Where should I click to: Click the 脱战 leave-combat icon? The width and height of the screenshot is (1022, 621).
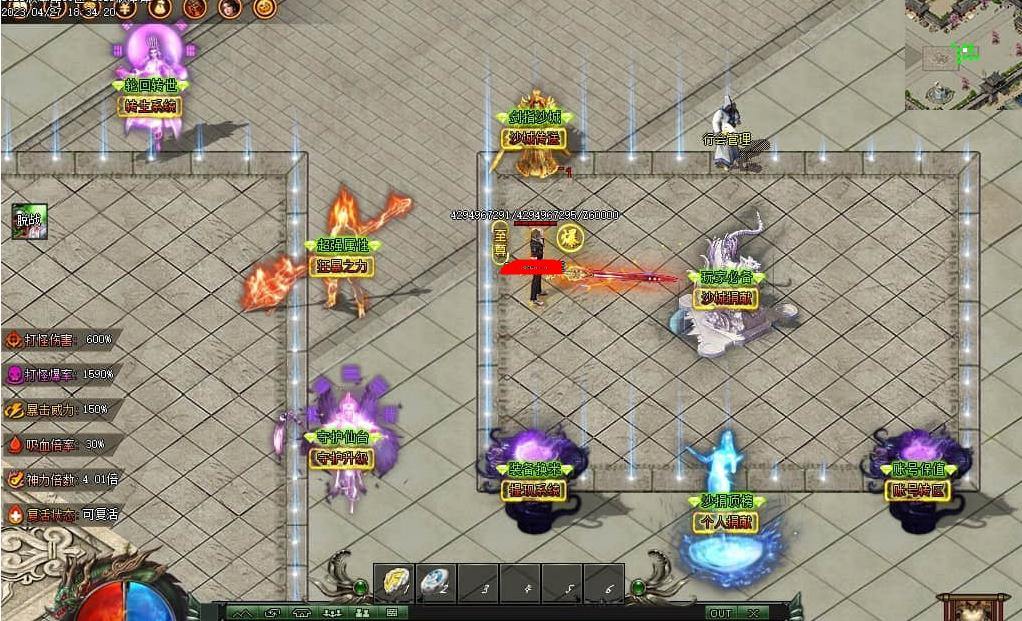29,221
